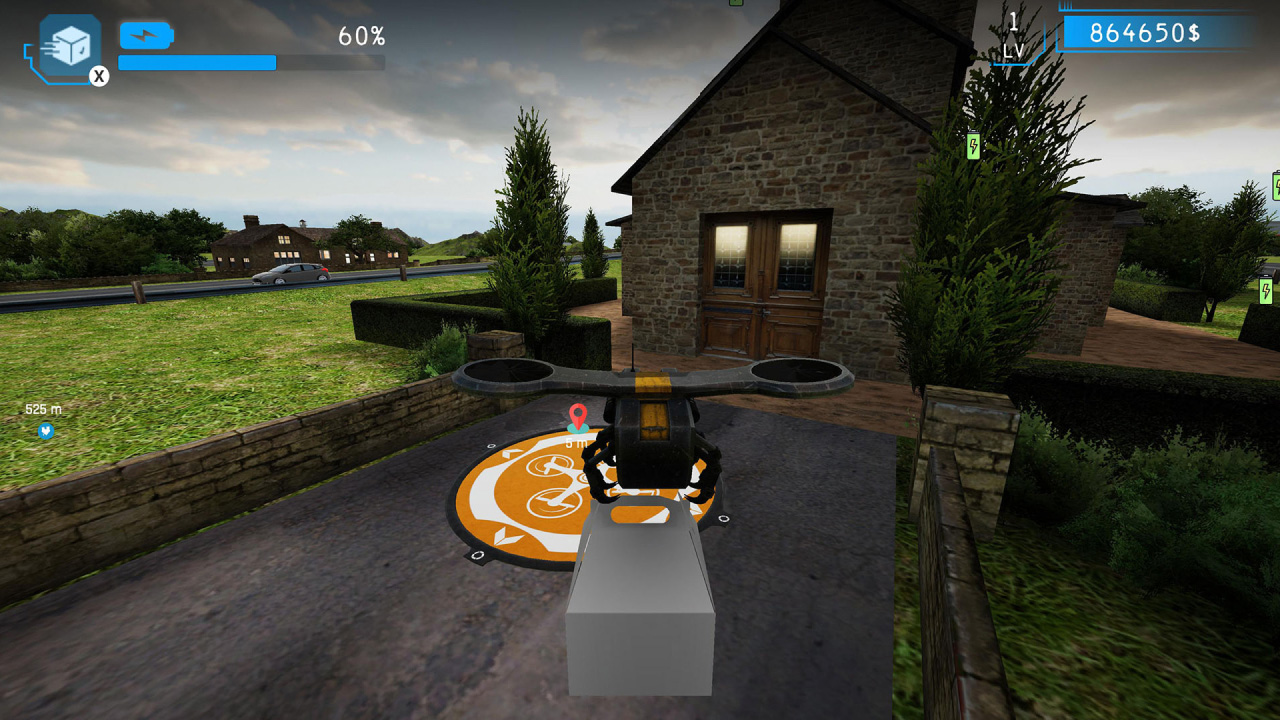The image size is (1280, 720).
Task: Select the red location pin above the drone
Action: [578, 411]
